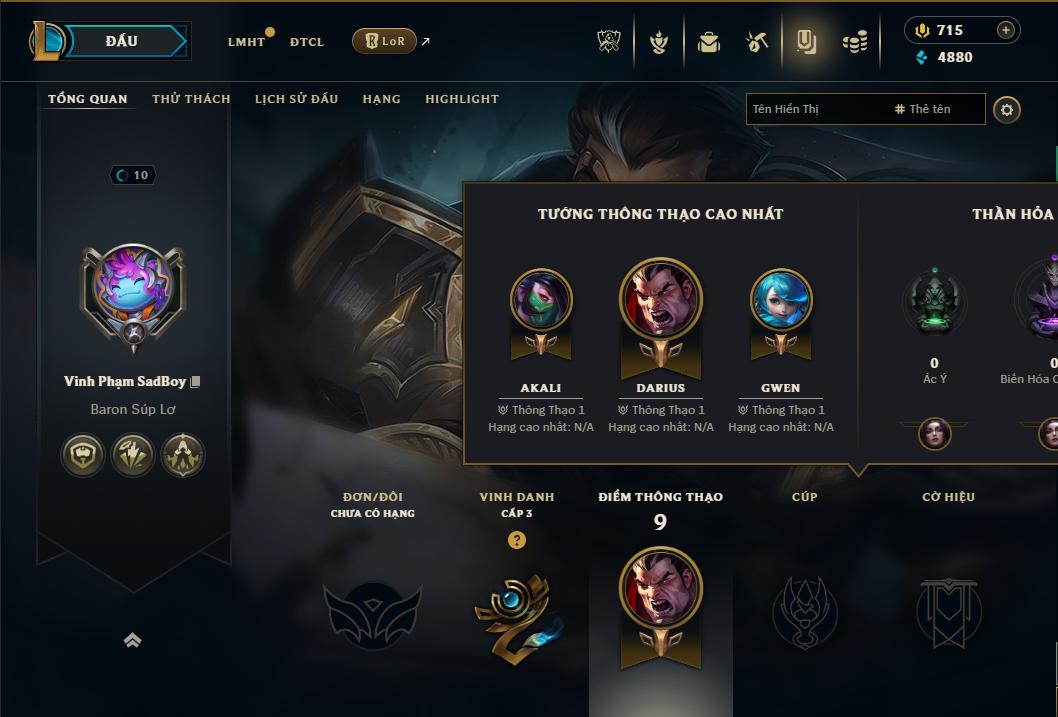Open the gear settings button
Image resolution: width=1058 pixels, height=717 pixels.
tap(1007, 109)
